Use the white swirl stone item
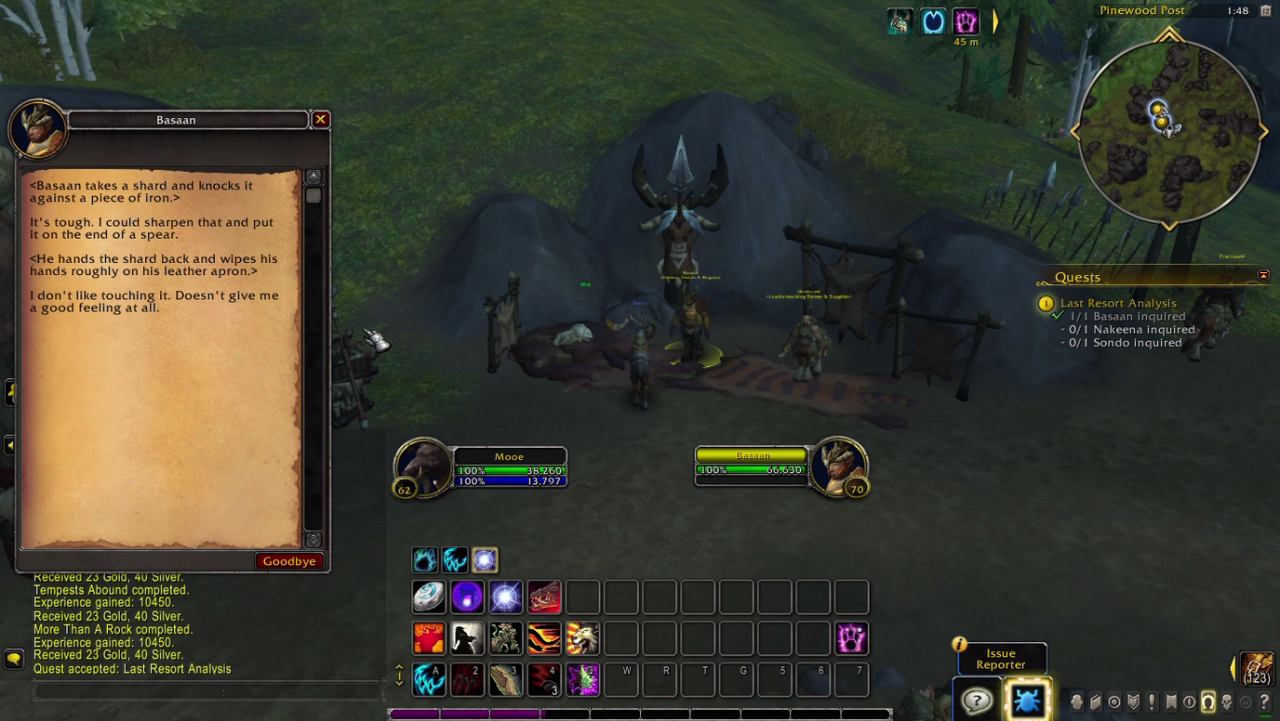The height and width of the screenshot is (721, 1280). (x=429, y=597)
